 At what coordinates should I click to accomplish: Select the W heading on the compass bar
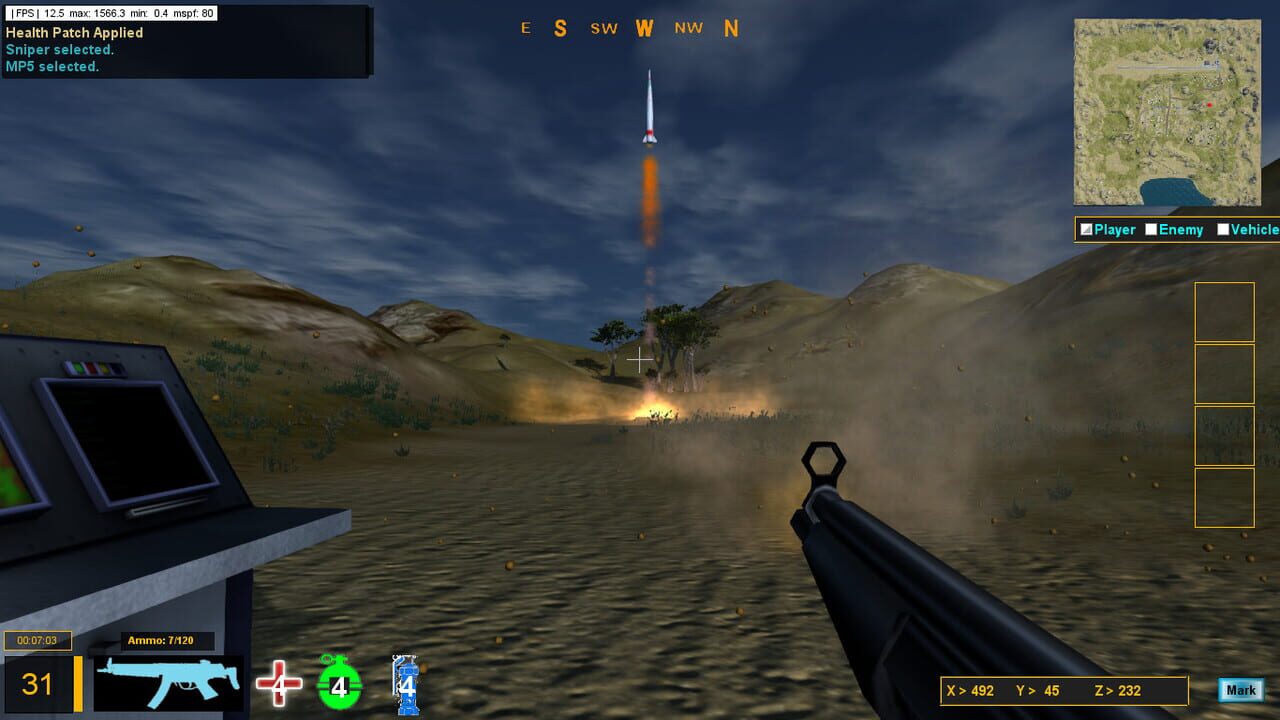pyautogui.click(x=645, y=28)
